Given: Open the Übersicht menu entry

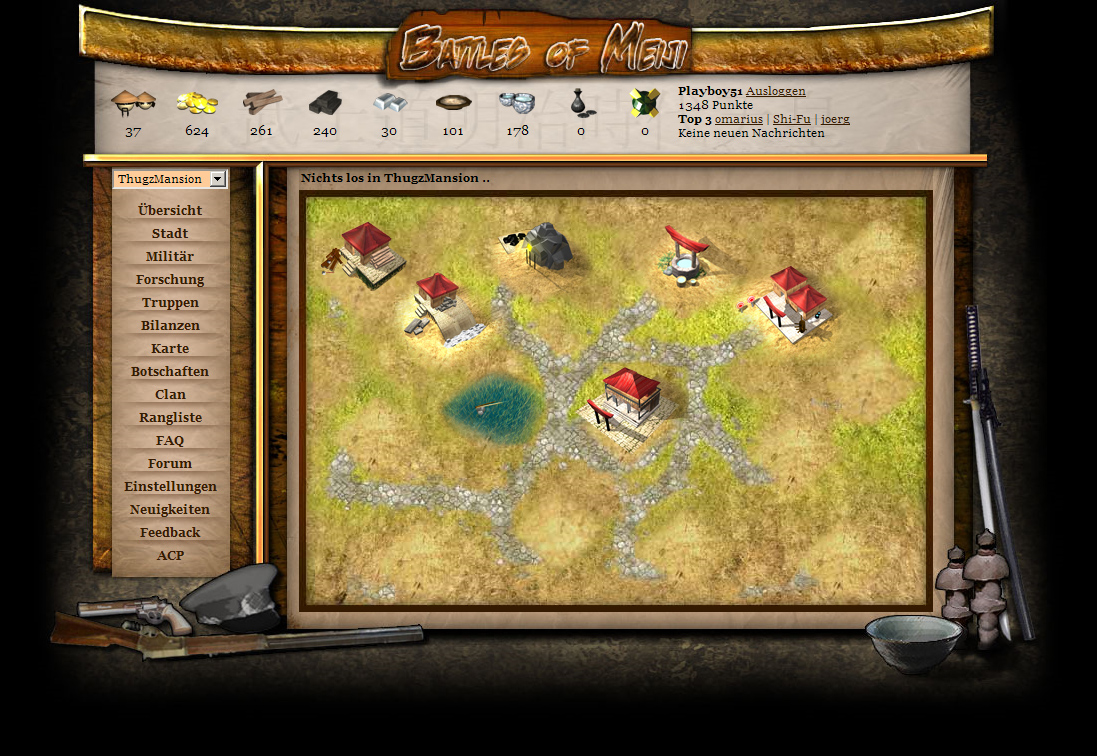Looking at the screenshot, I should coord(170,211).
